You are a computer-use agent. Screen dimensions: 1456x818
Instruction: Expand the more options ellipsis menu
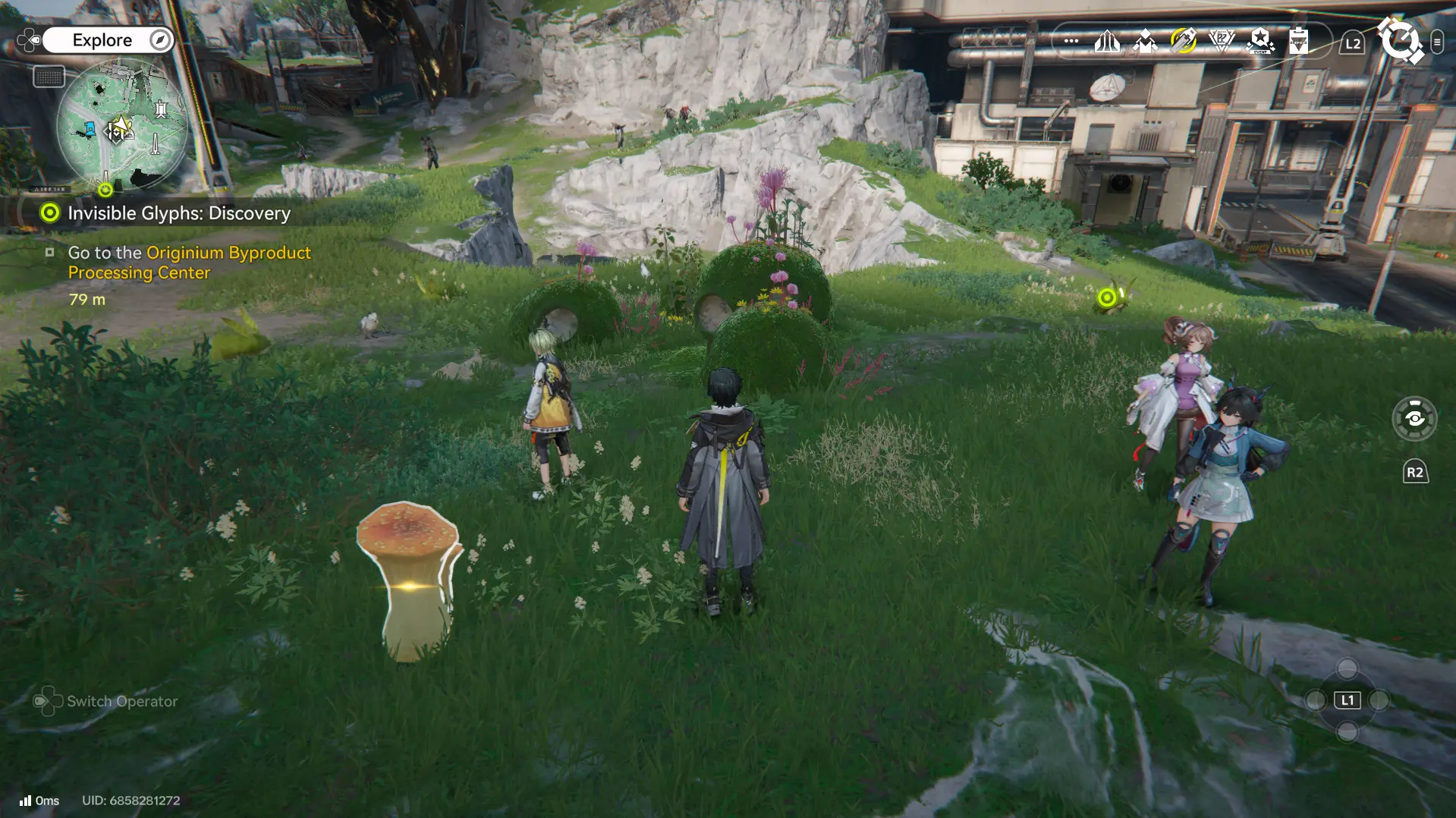point(1070,42)
